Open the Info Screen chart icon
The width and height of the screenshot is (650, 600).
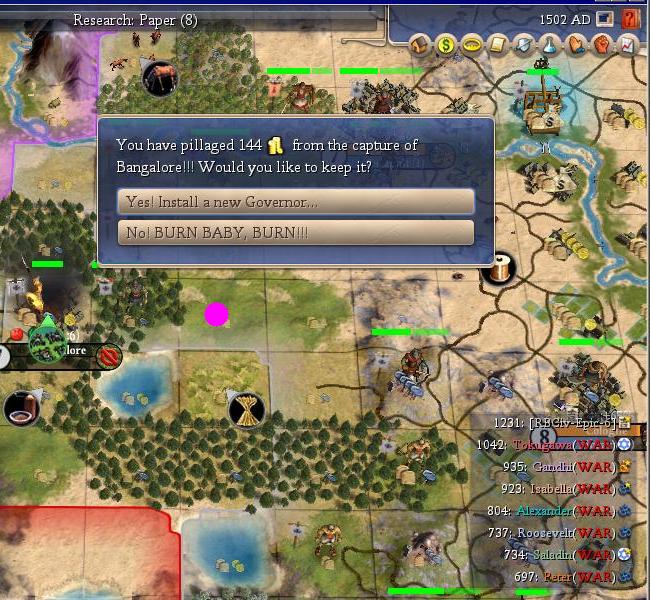pos(628,44)
